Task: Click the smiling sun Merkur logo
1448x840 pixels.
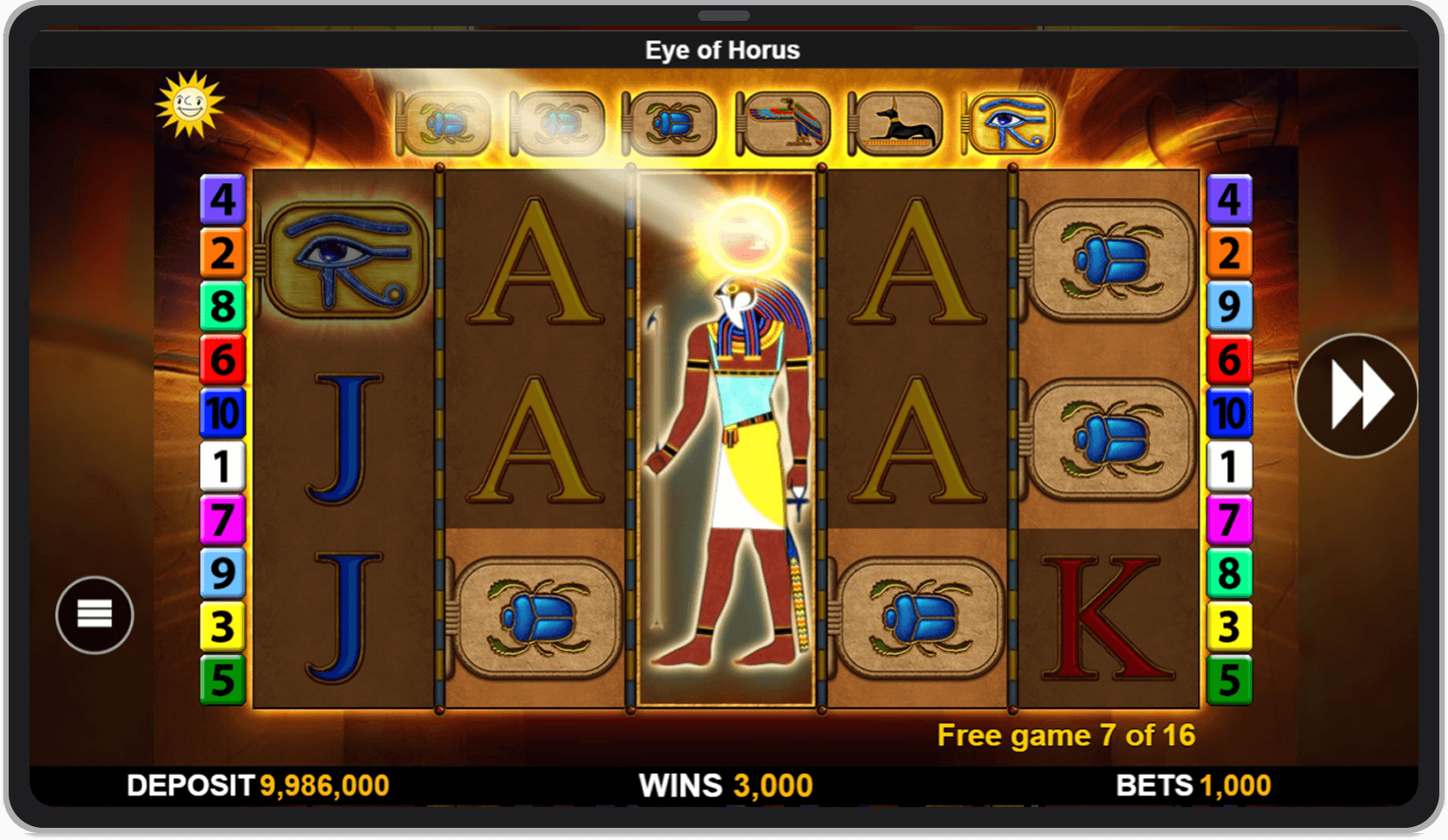Action: pos(190,105)
